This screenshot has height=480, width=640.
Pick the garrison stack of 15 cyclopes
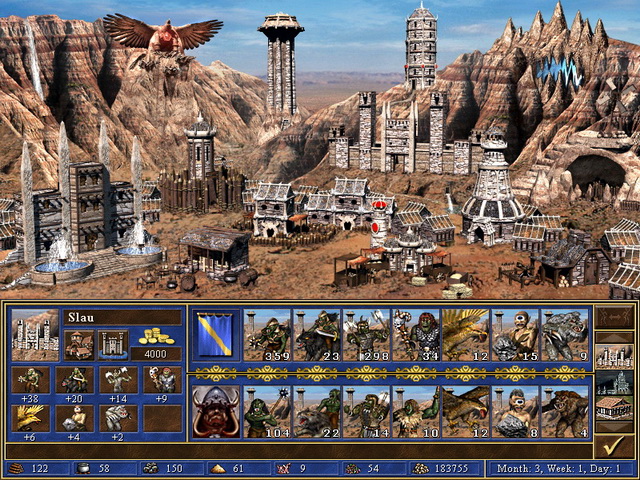515,334
